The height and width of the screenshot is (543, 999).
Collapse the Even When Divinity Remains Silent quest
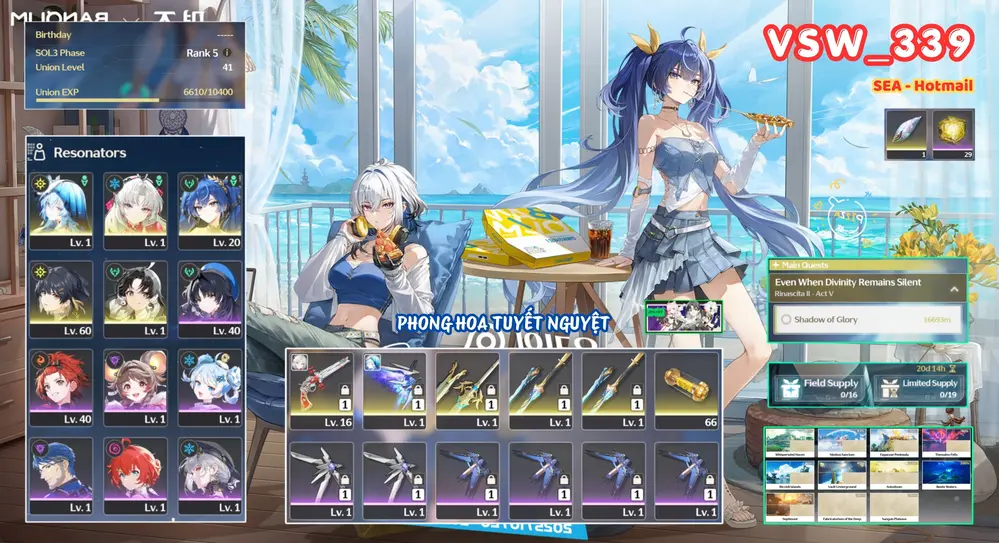(954, 288)
